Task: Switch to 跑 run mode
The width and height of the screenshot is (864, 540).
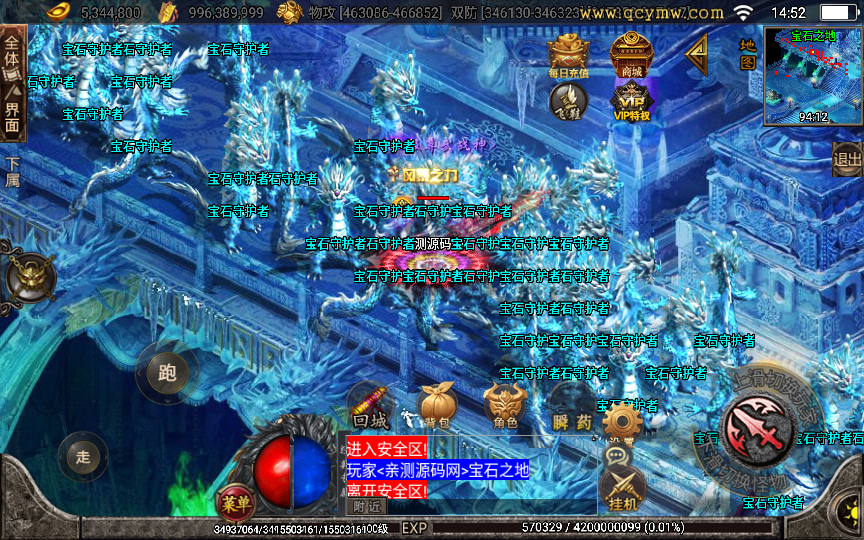Action: [x=167, y=373]
